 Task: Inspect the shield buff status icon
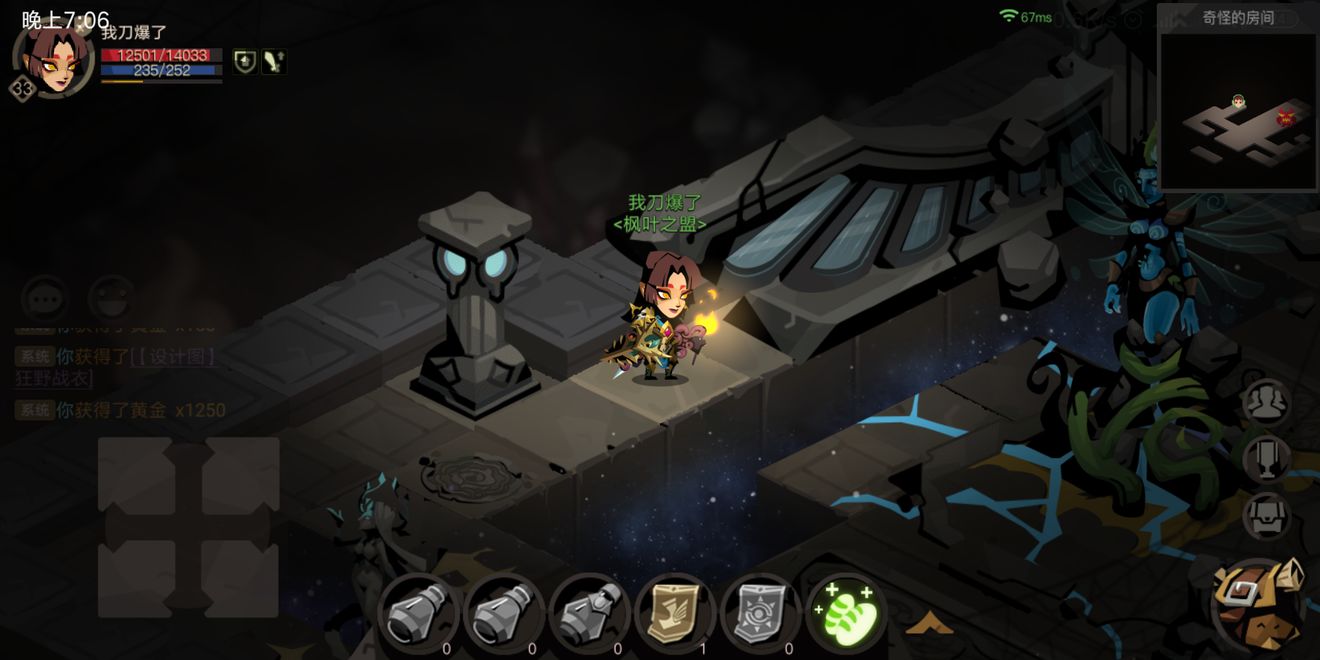tap(245, 62)
